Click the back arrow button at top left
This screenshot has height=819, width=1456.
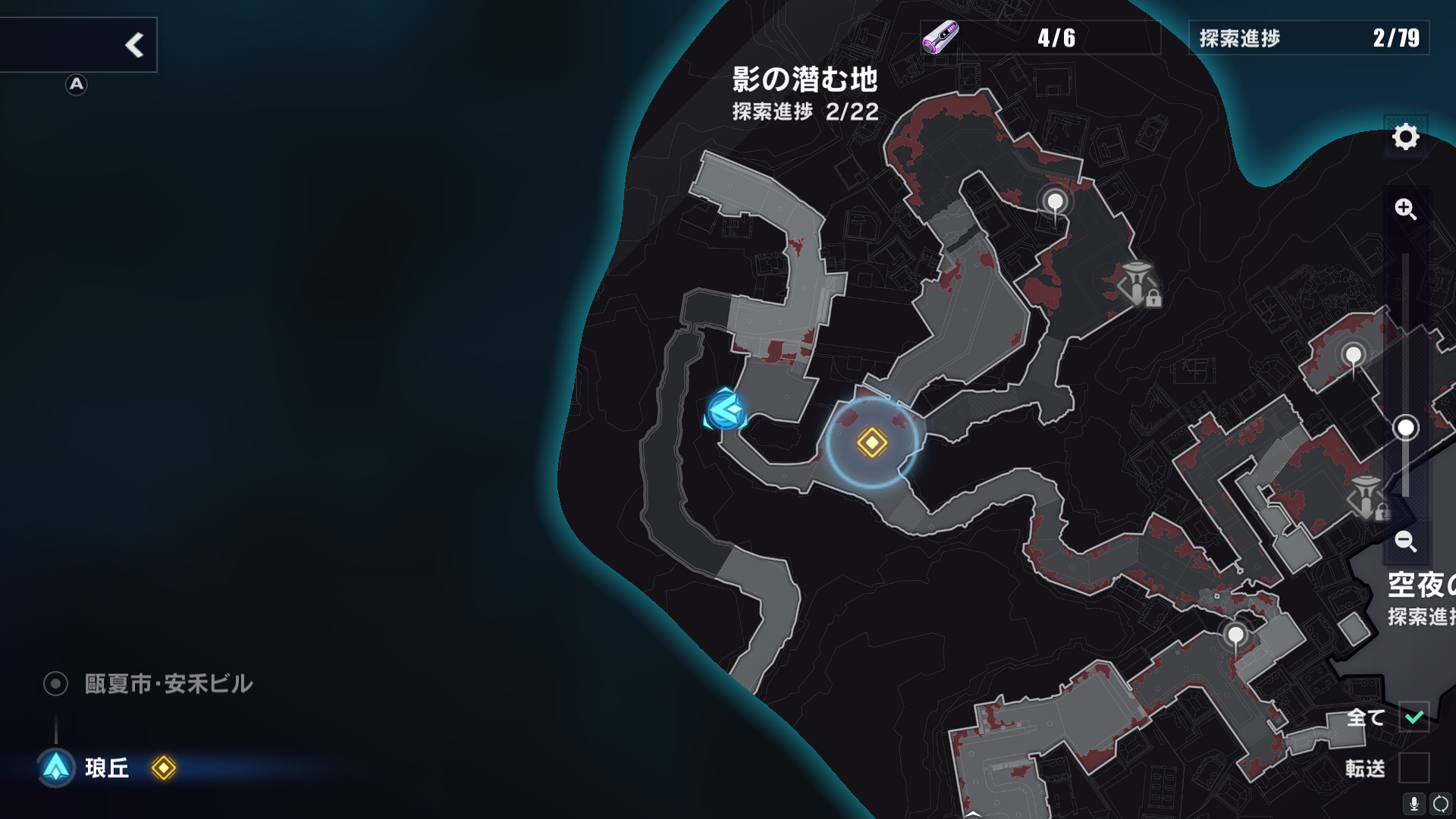pos(135,43)
